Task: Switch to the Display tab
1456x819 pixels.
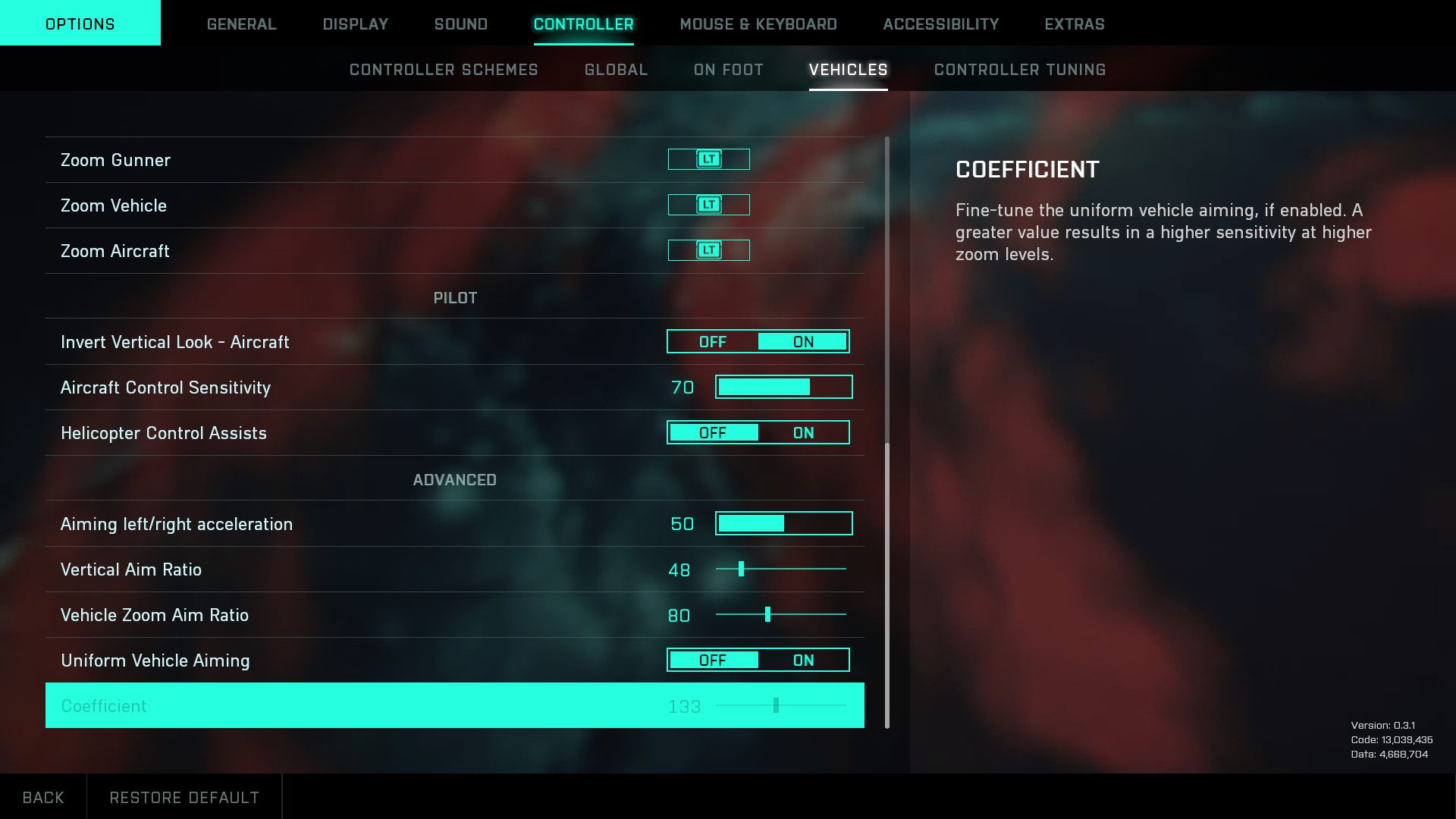Action: pos(355,24)
